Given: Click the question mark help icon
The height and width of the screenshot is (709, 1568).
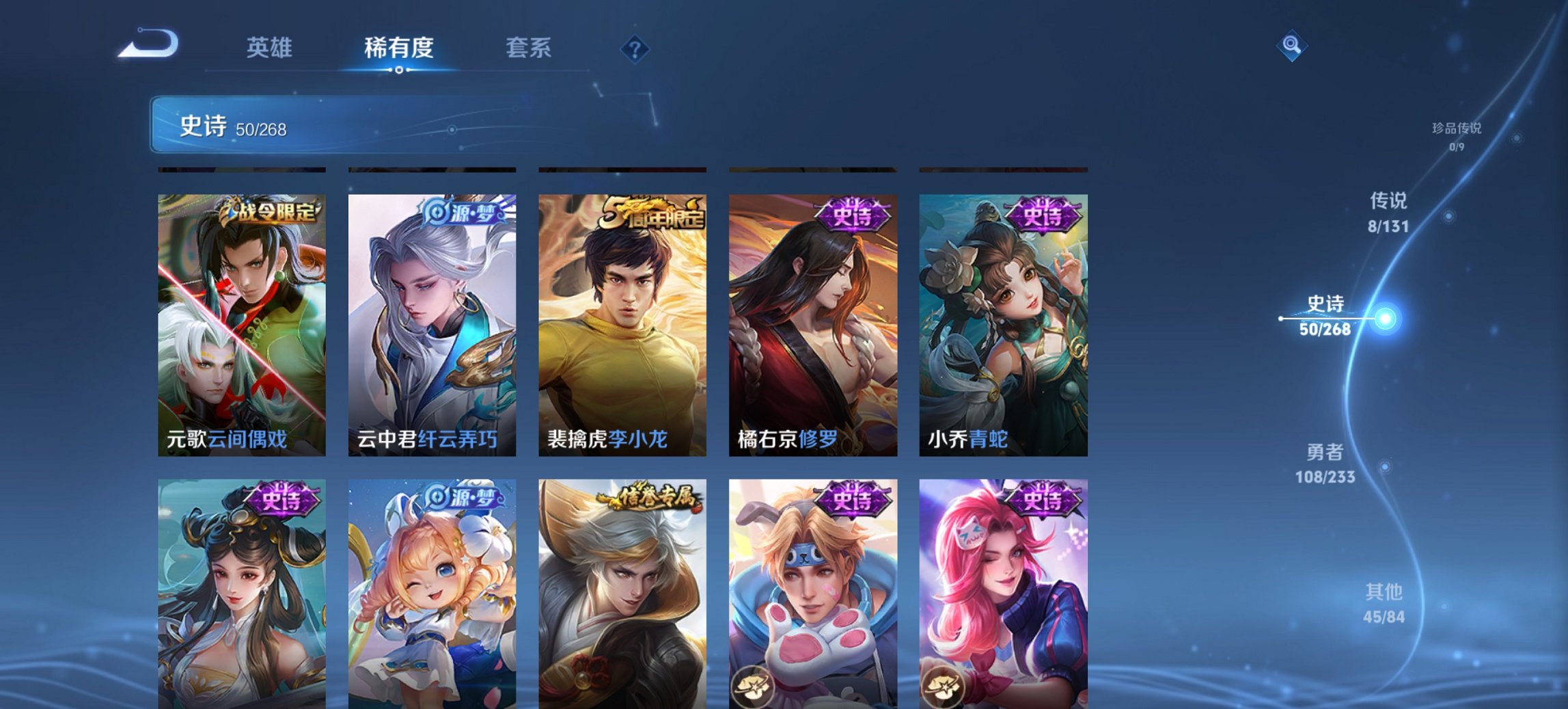Looking at the screenshot, I should [x=633, y=48].
